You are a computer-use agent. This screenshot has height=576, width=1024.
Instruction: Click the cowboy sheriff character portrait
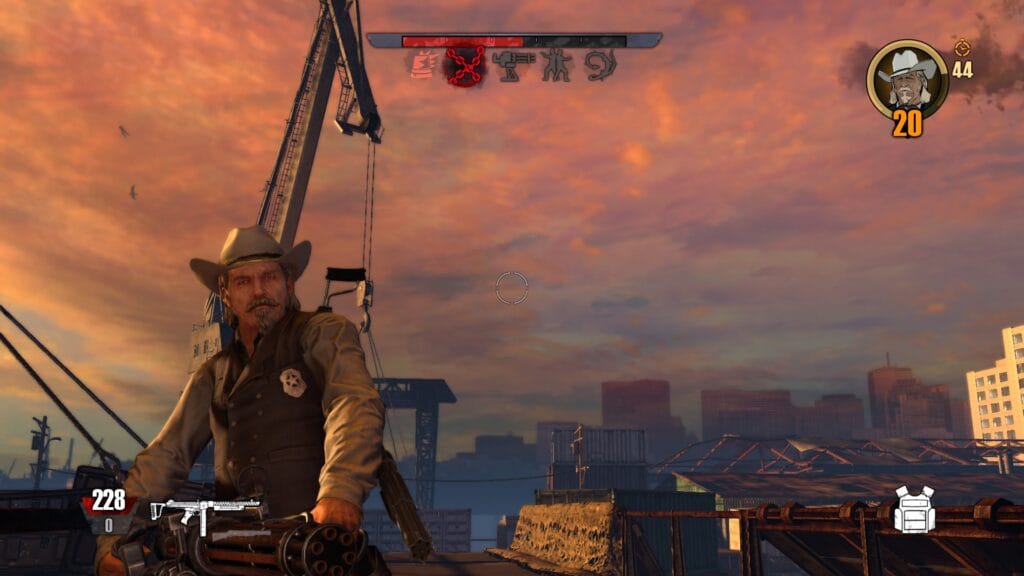(x=907, y=78)
